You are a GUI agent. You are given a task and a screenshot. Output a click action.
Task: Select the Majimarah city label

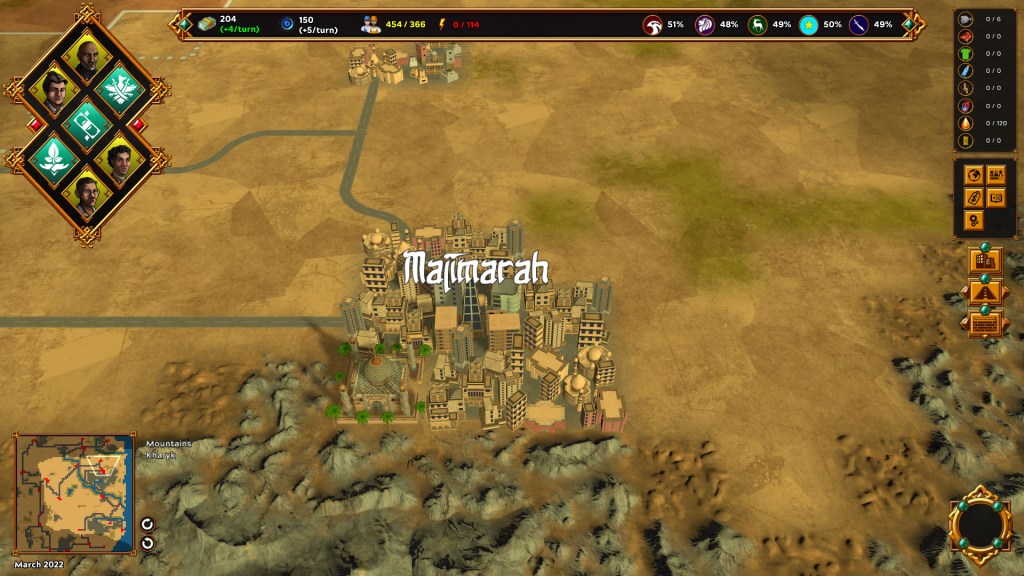click(x=475, y=269)
